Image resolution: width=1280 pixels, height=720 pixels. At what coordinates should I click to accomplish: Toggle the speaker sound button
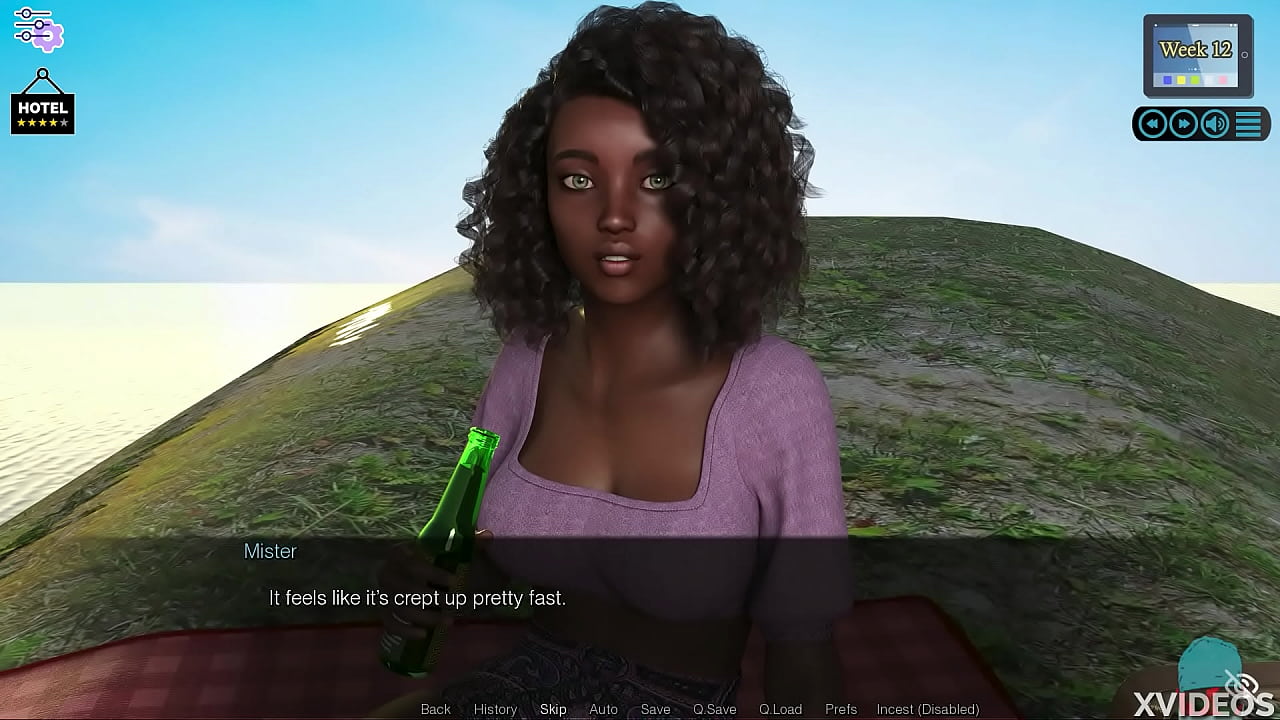tap(1215, 123)
